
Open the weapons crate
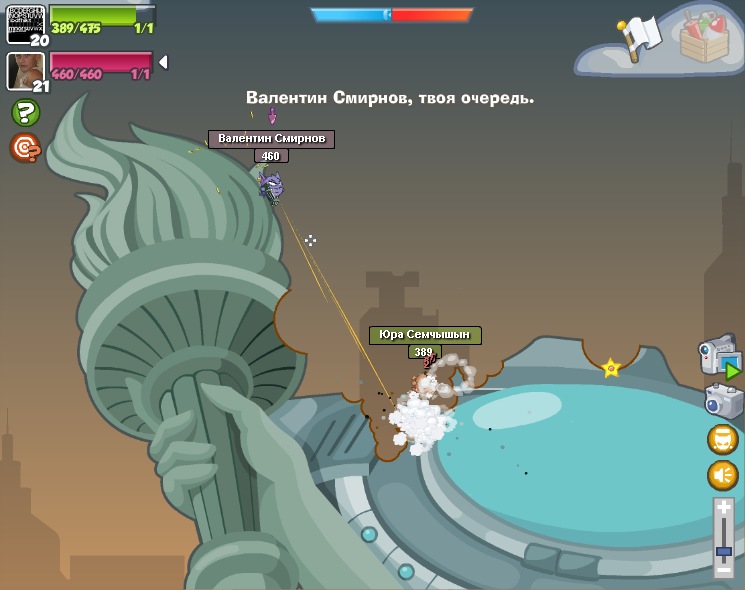click(x=704, y=38)
